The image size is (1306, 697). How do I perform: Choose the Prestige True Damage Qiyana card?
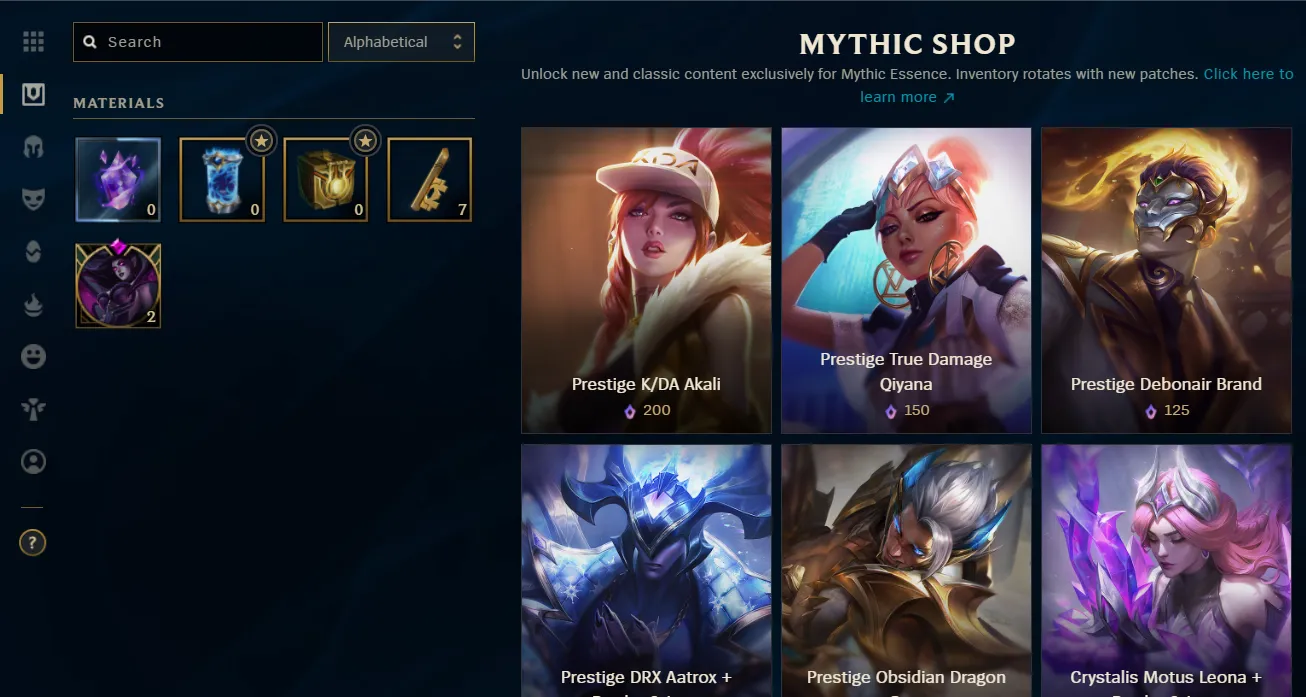906,280
